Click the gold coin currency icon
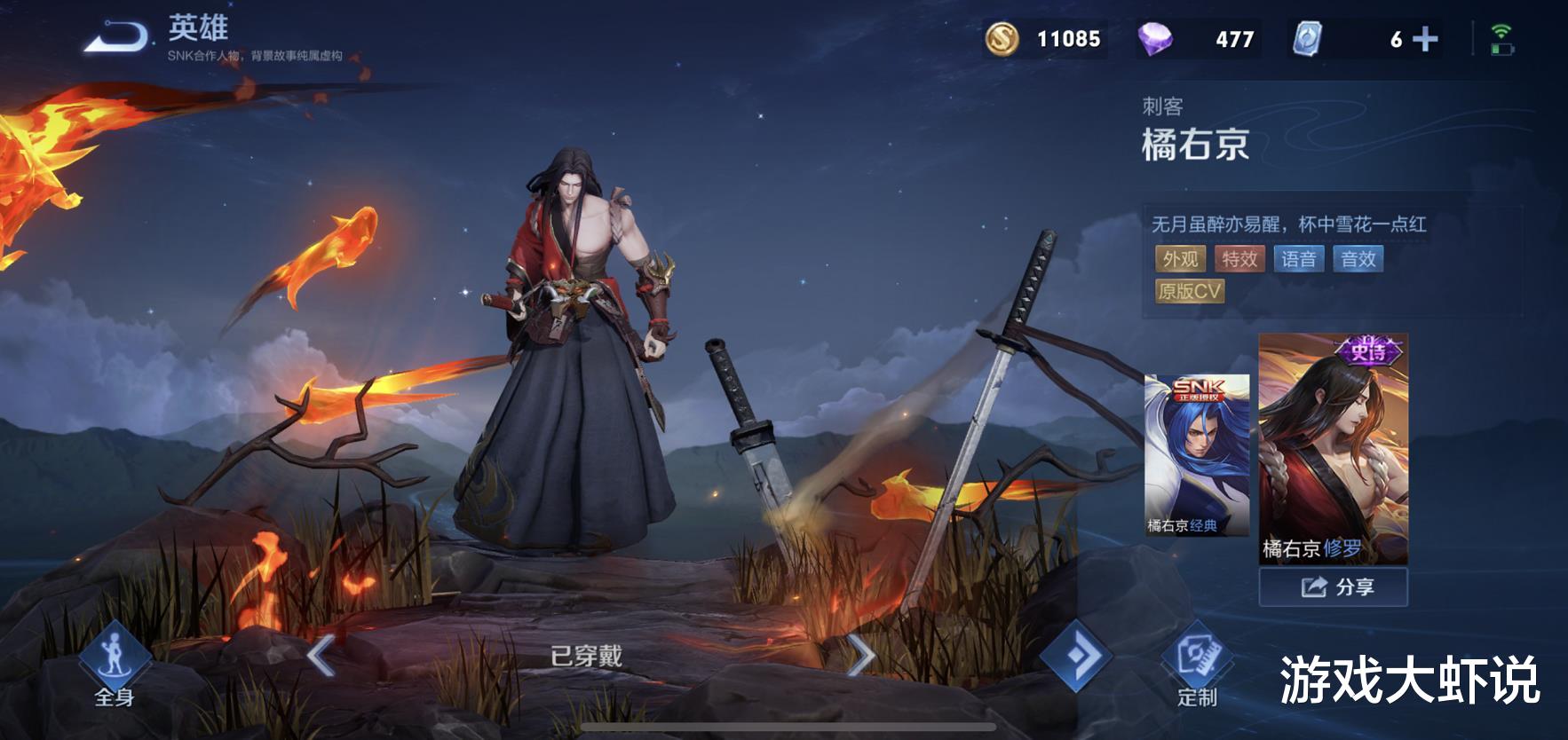Viewport: 1568px width, 740px height. pyautogui.click(x=1002, y=39)
